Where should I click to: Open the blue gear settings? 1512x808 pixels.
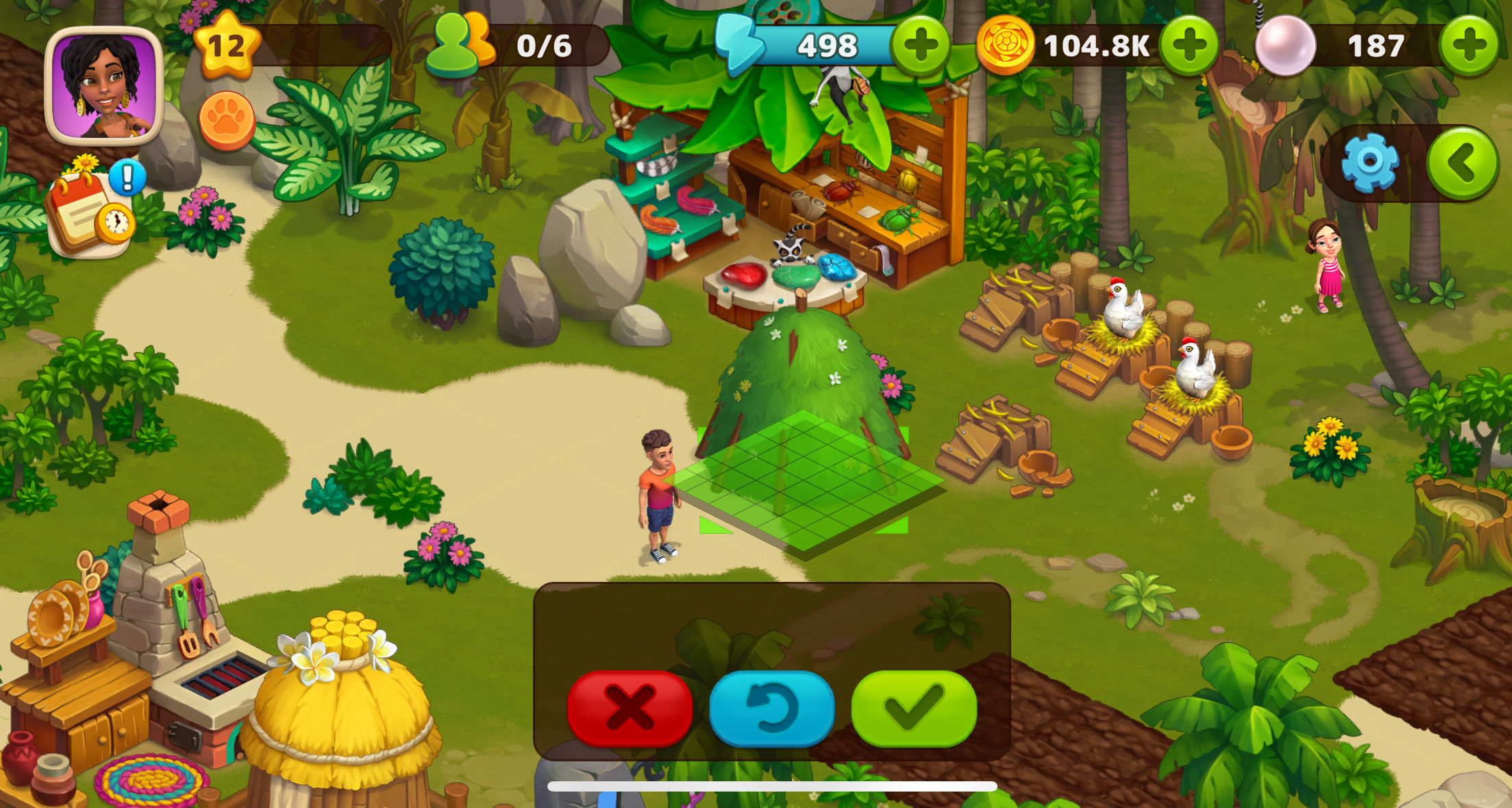click(1369, 162)
